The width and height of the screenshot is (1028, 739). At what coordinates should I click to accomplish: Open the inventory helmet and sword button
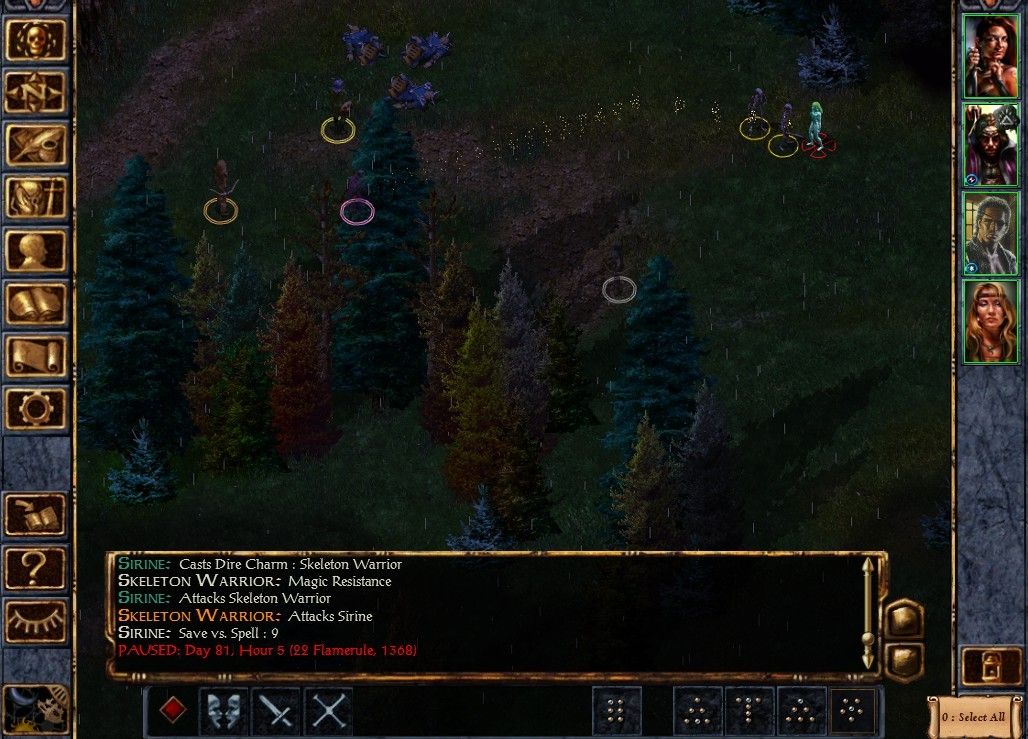coord(37,198)
